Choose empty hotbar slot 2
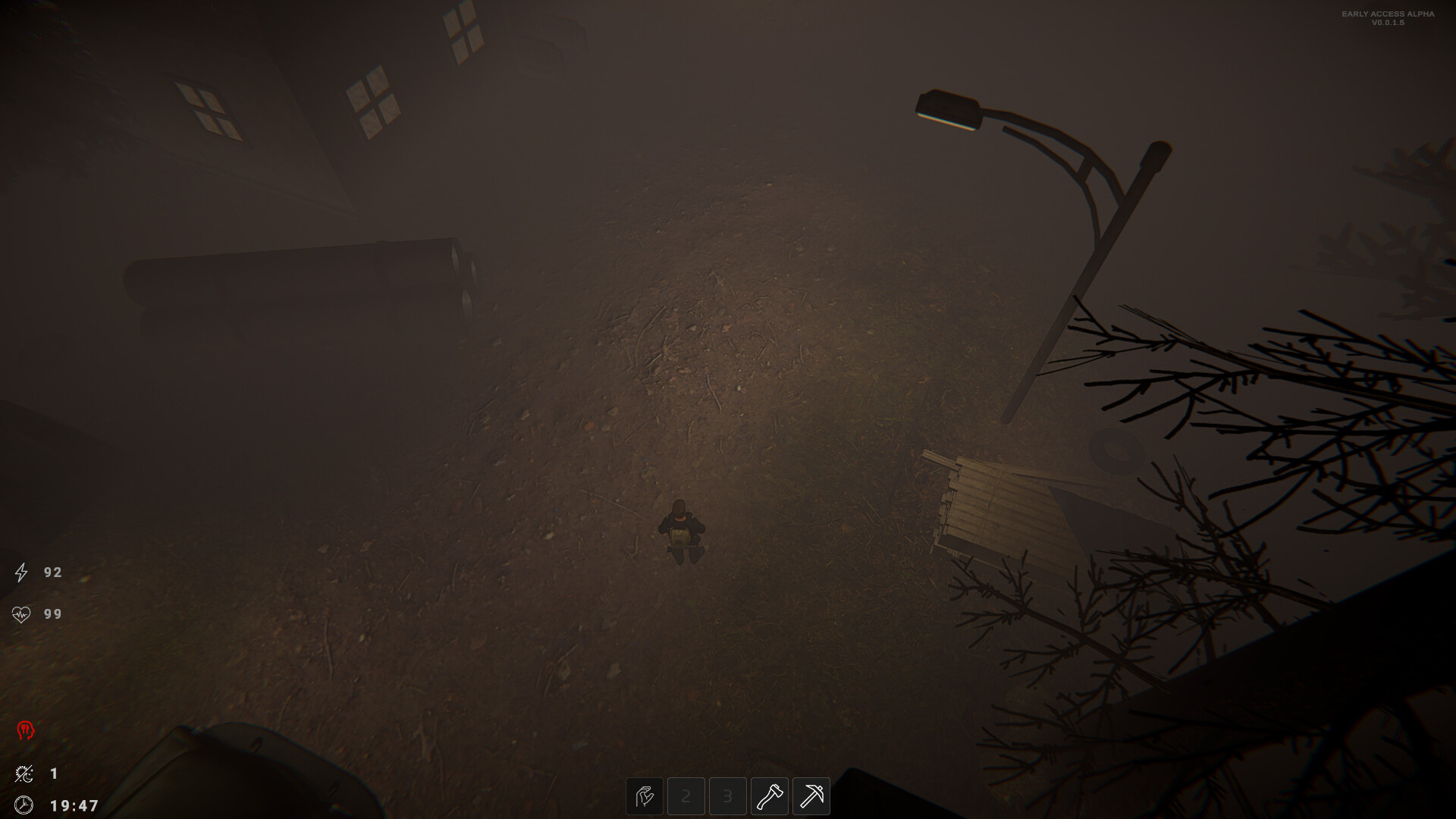Screen dimensions: 1456x819 686,796
